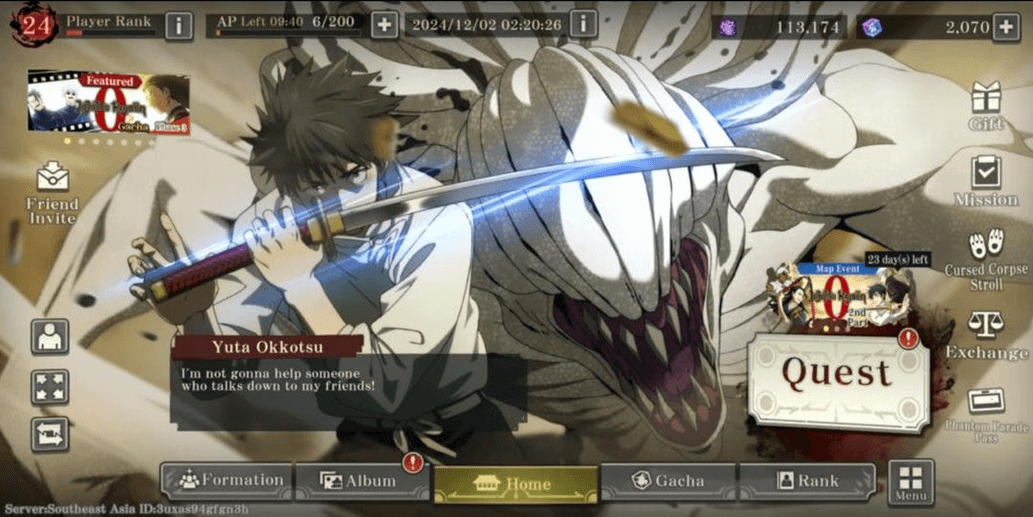1033x517 pixels.
Task: Open the Exchange shop
Action: pos(986,335)
